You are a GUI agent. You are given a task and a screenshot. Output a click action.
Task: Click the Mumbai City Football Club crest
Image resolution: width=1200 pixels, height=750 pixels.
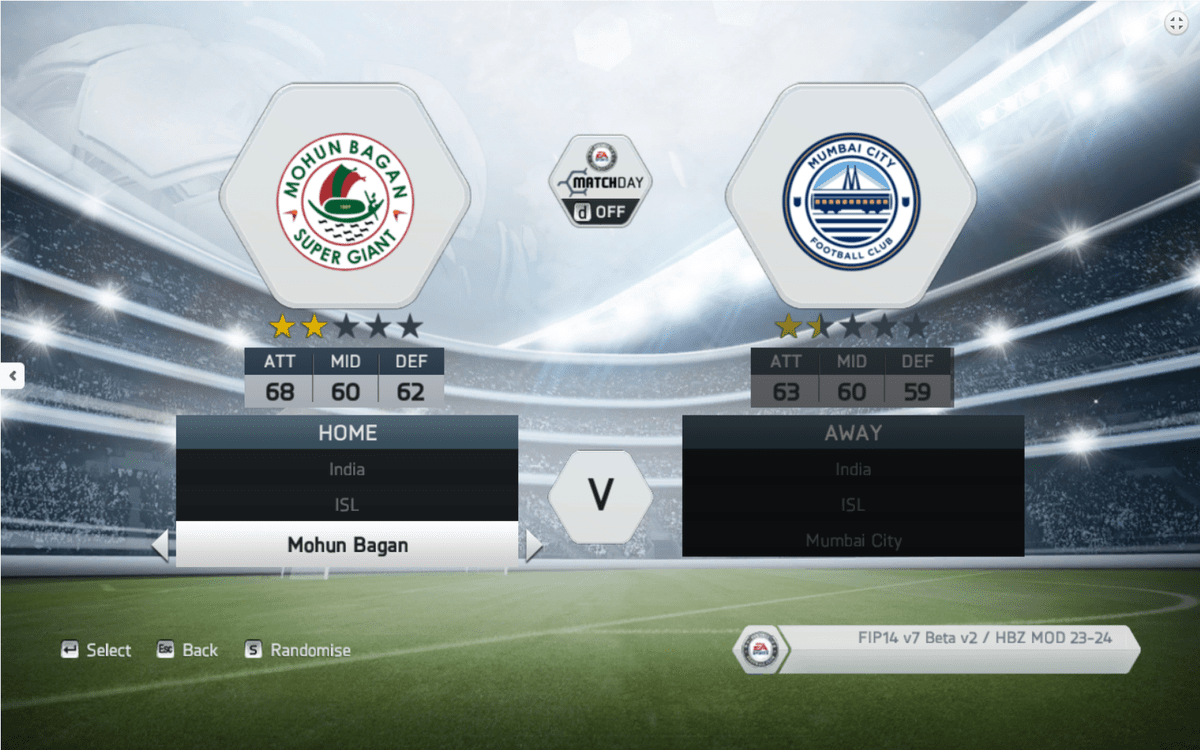(x=851, y=196)
